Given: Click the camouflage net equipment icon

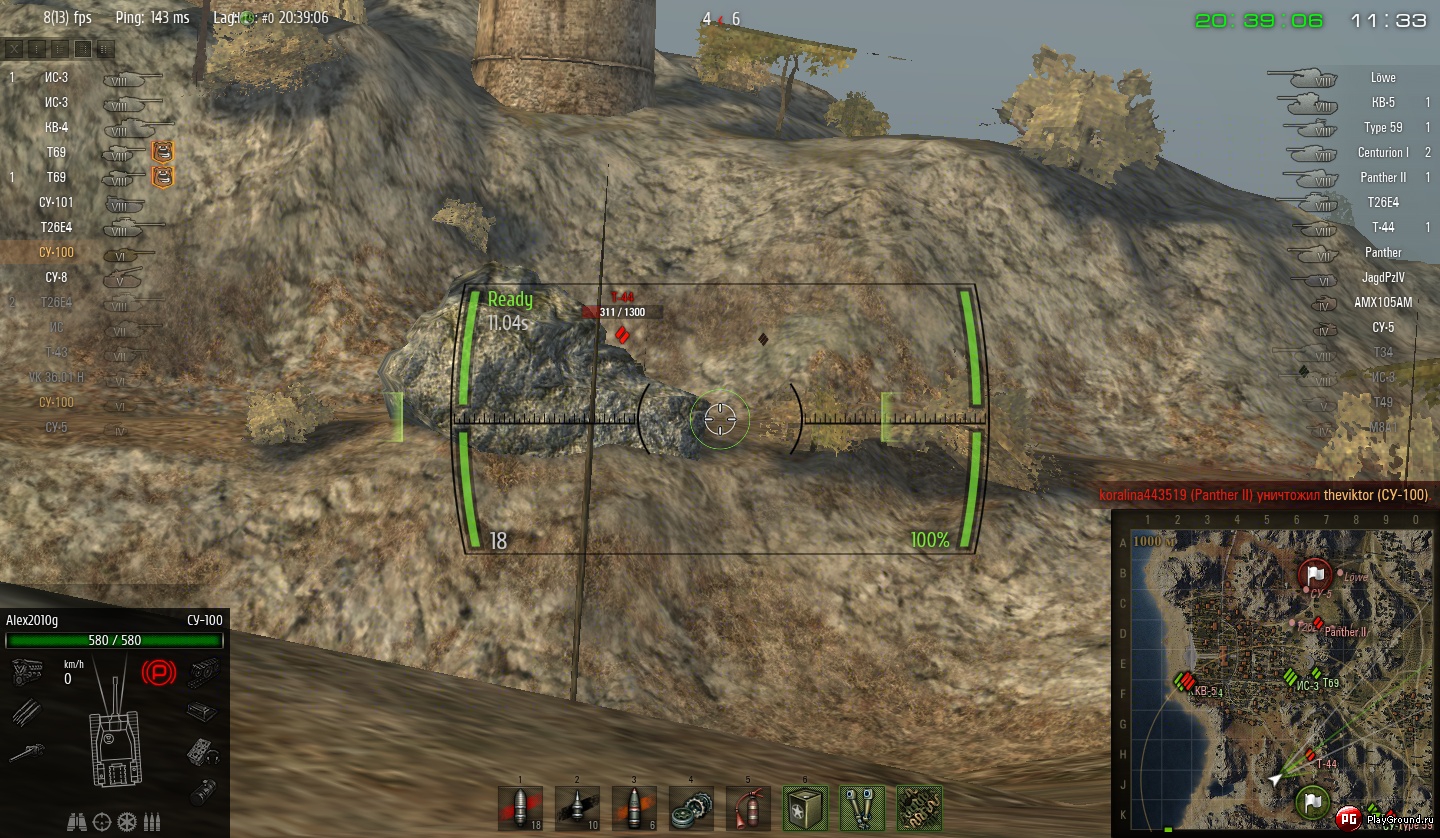Looking at the screenshot, I should click(919, 808).
